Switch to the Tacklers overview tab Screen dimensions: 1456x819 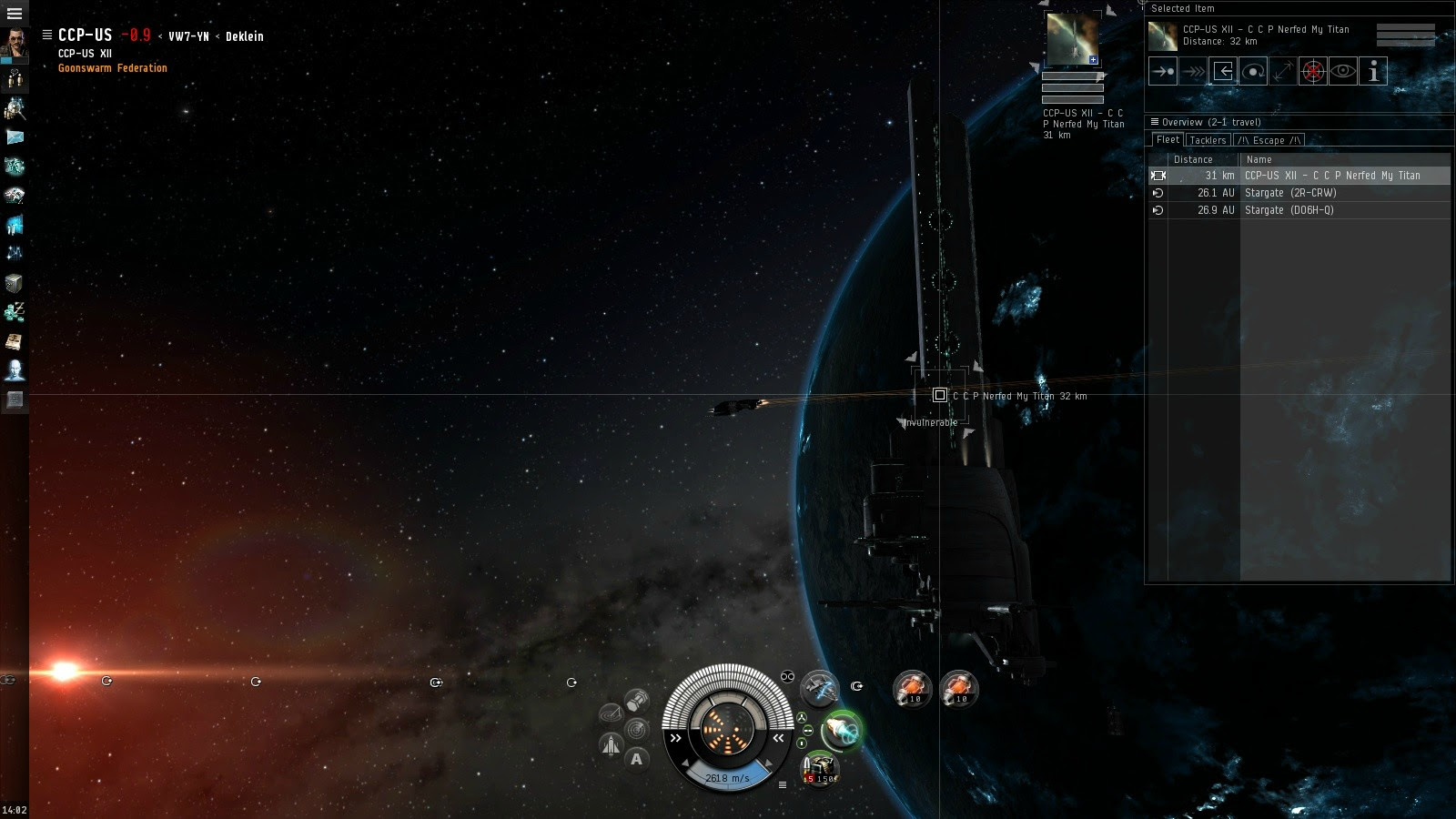1208,140
